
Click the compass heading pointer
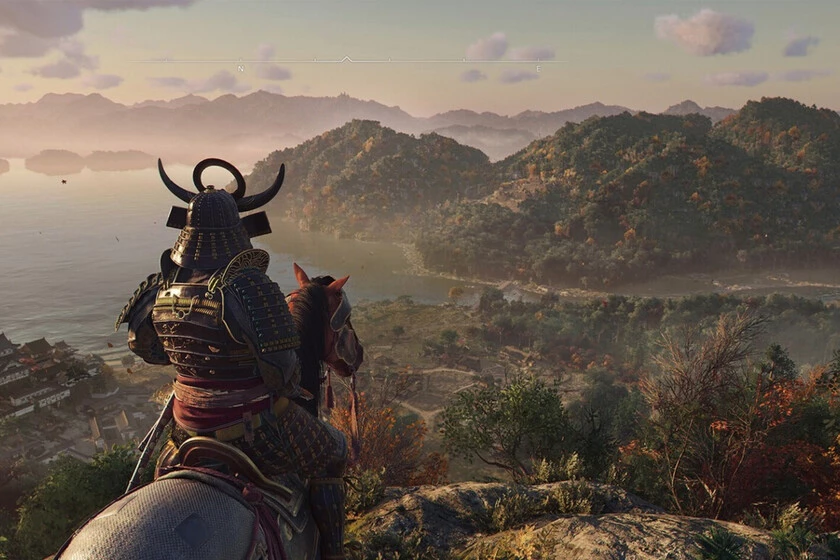pos(346,59)
